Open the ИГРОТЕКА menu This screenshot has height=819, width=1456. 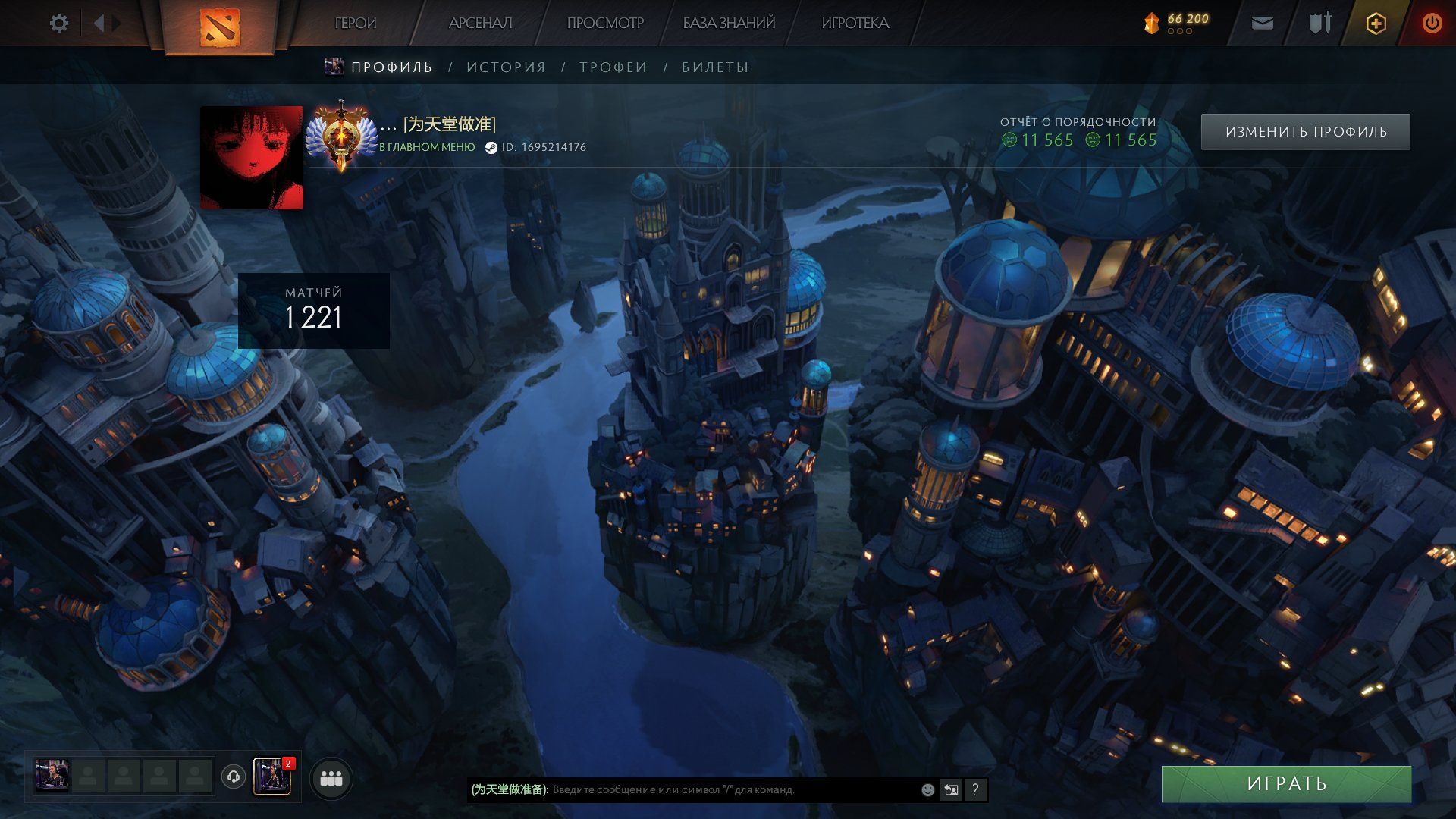[855, 24]
